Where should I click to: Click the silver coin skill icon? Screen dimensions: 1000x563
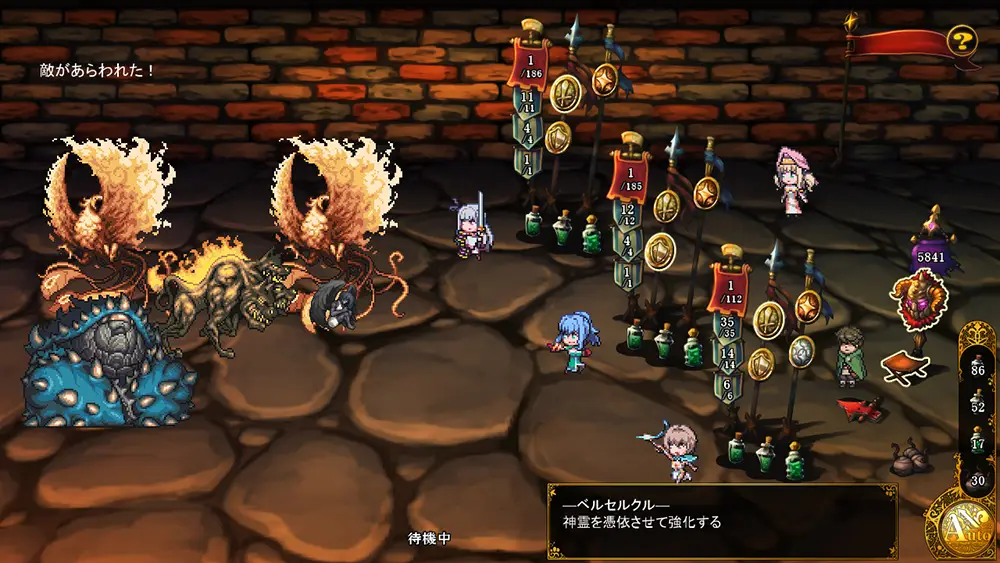pyautogui.click(x=801, y=351)
